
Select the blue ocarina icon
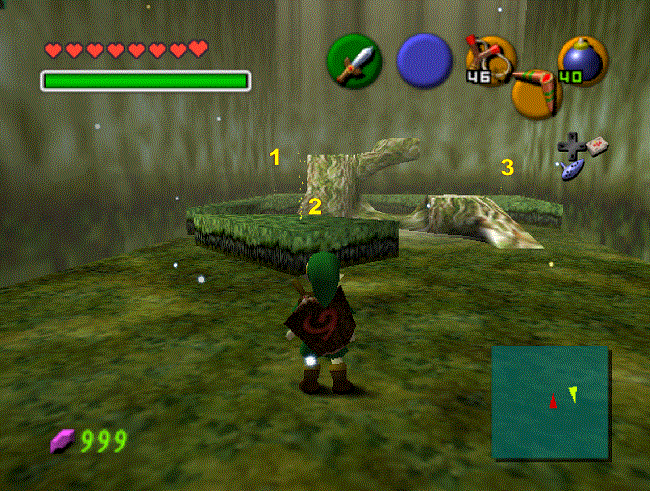pyautogui.click(x=576, y=172)
